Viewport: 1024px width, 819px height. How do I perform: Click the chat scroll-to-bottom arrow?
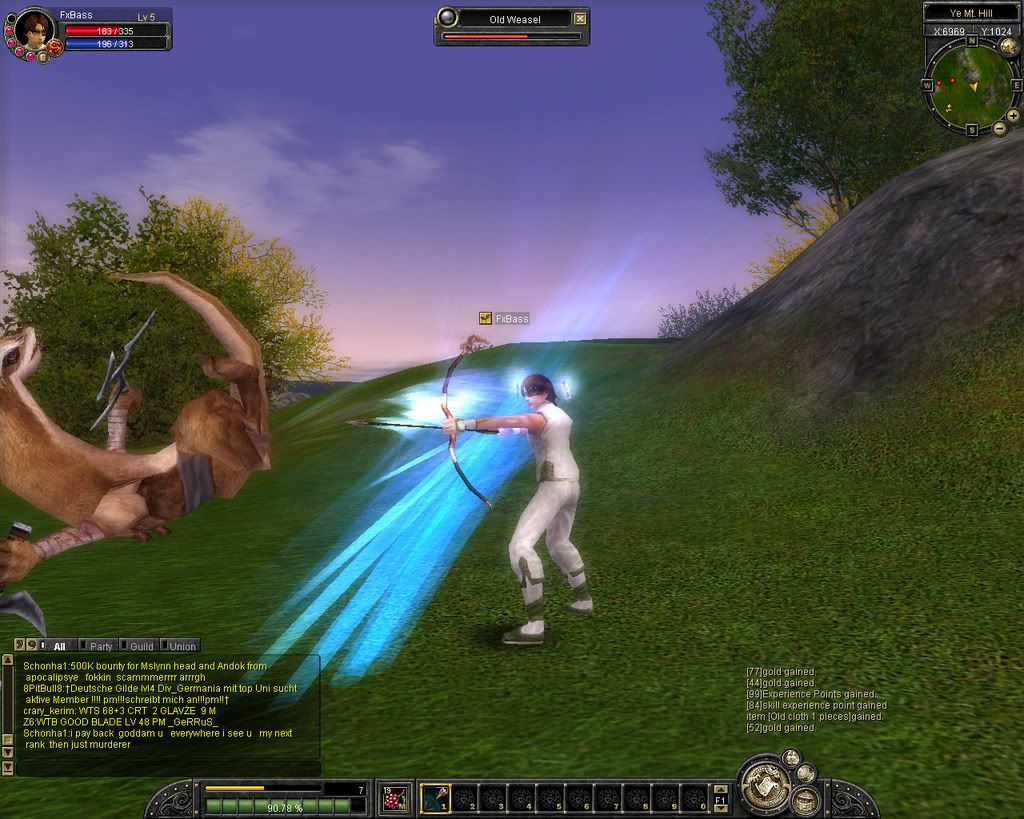(x=8, y=768)
